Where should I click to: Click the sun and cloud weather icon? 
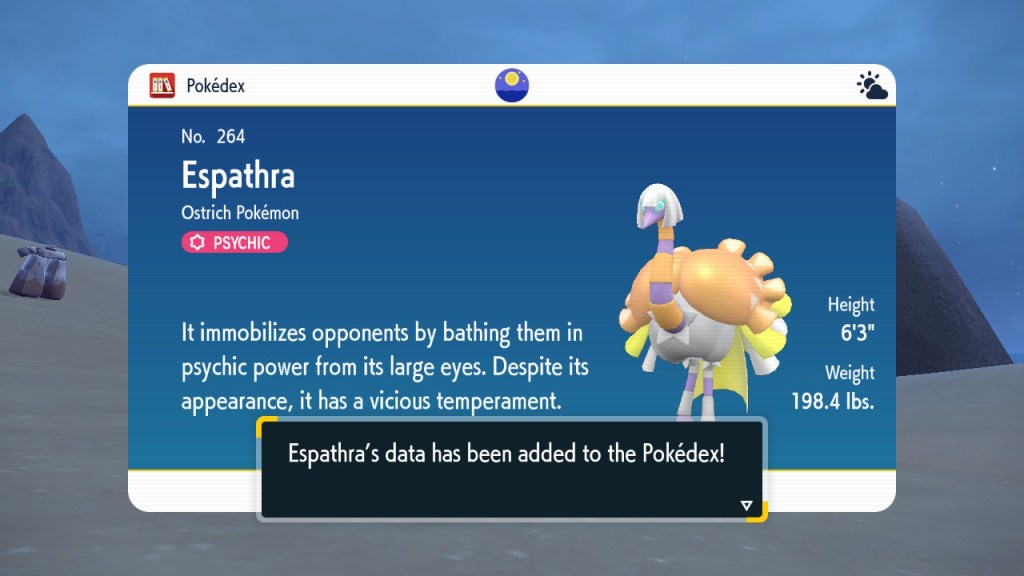pyautogui.click(x=872, y=86)
